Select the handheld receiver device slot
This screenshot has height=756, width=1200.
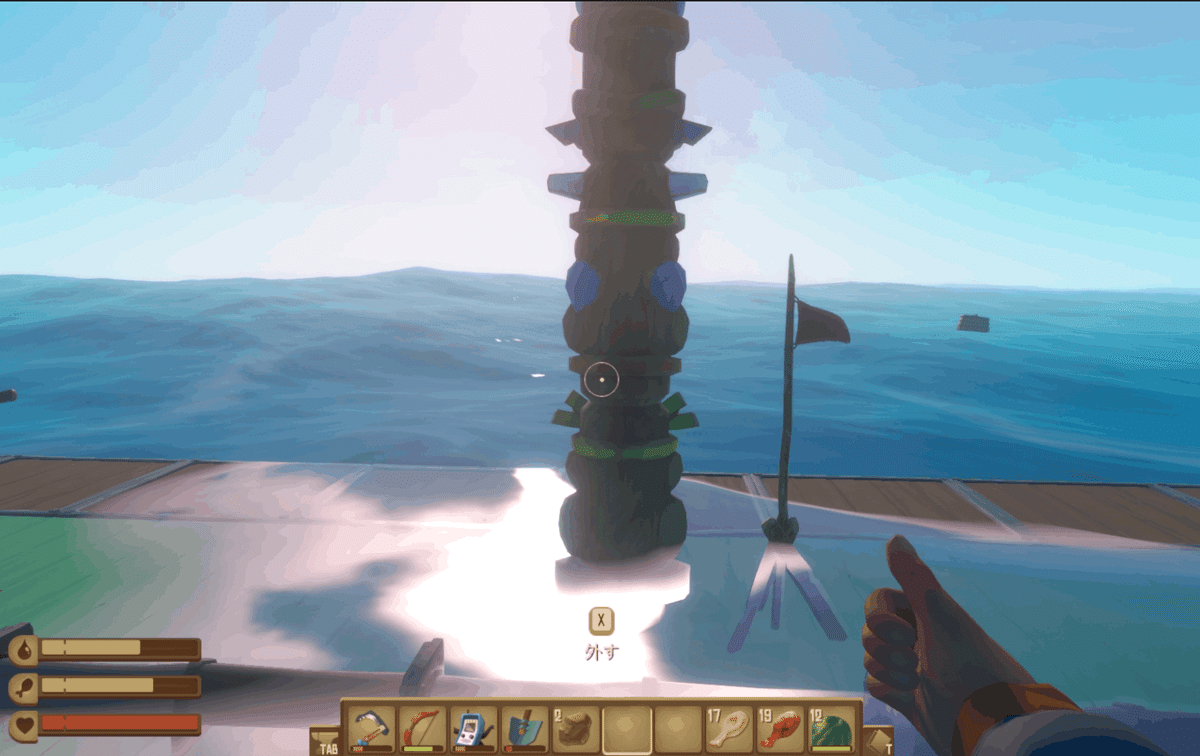pyautogui.click(x=473, y=728)
